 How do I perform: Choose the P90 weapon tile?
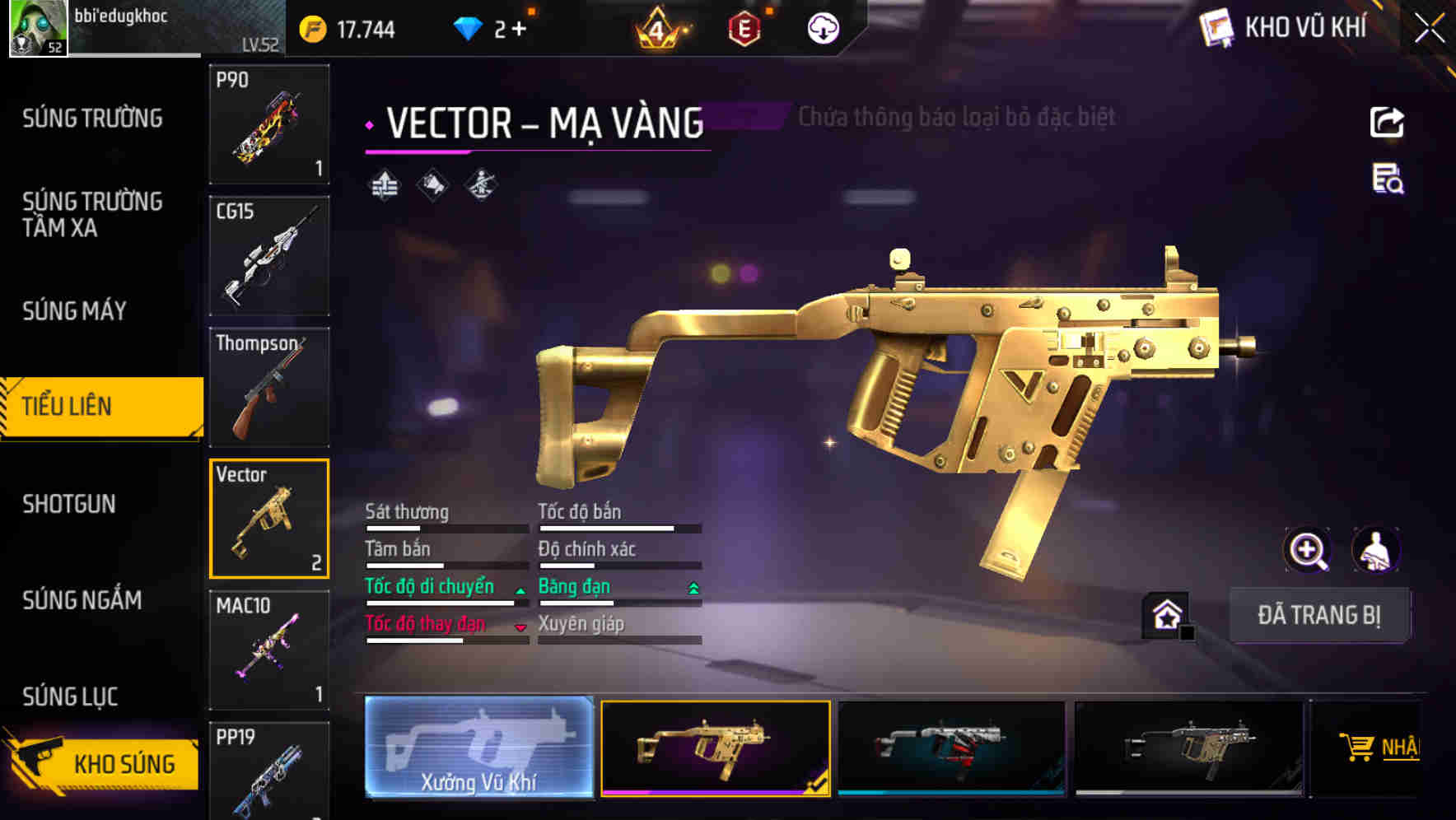(x=269, y=123)
